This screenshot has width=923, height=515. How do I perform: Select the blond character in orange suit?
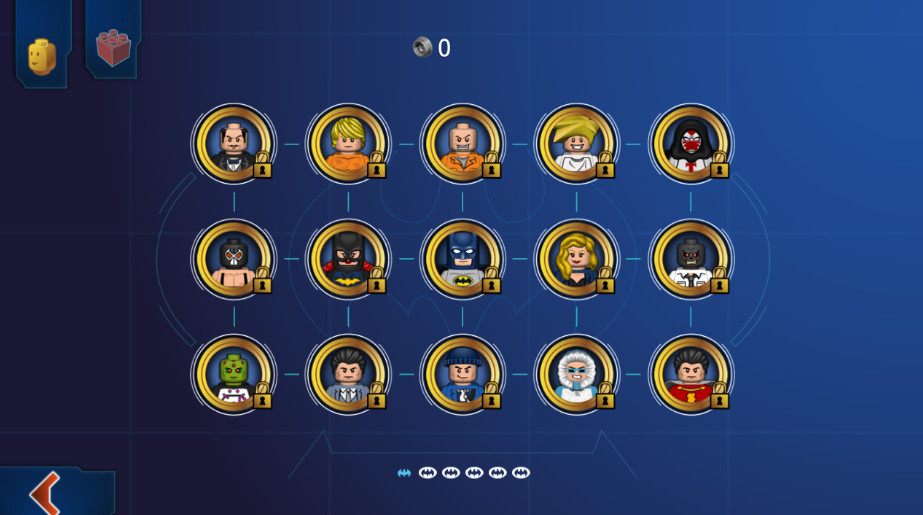347,144
